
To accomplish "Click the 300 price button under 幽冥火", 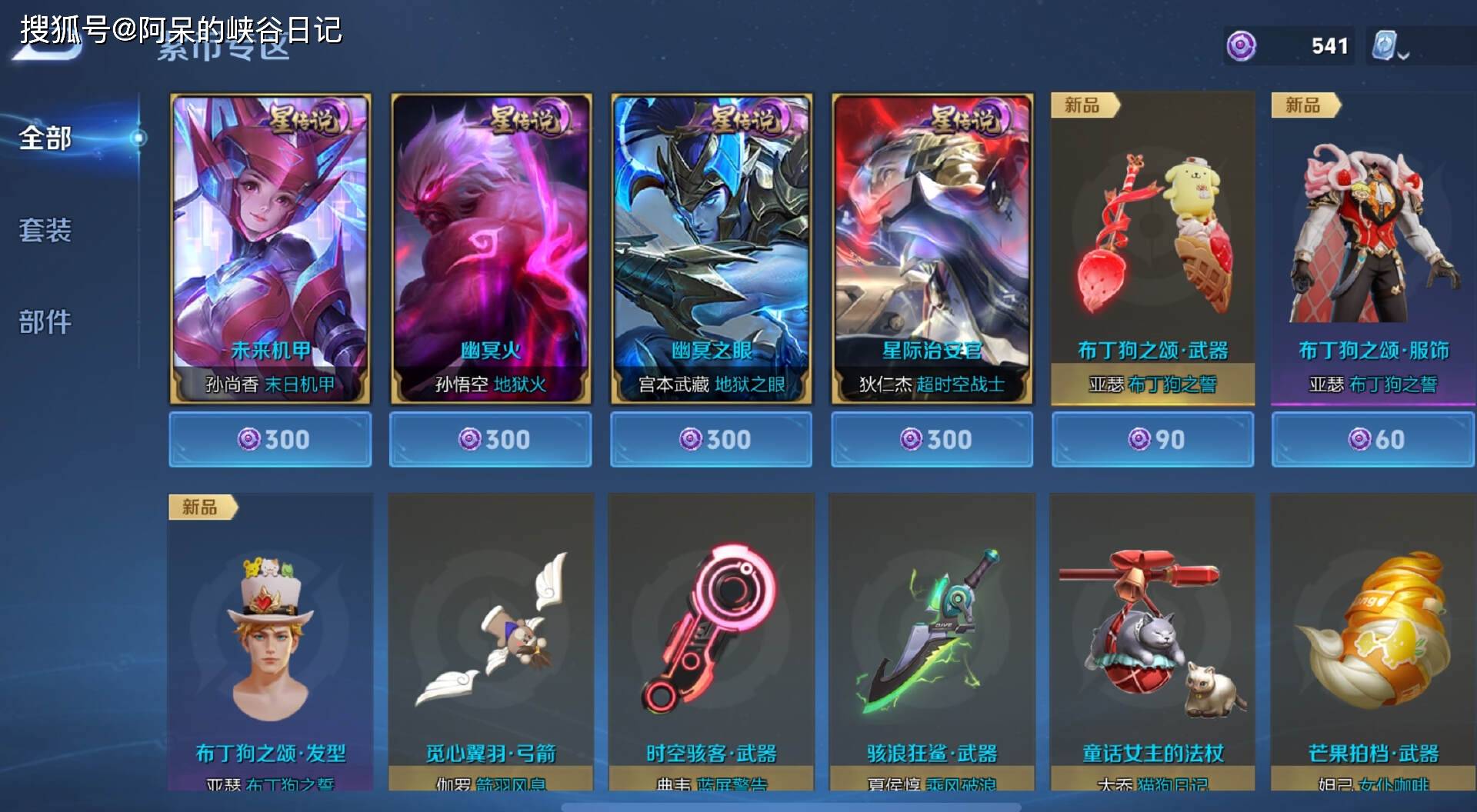I will pyautogui.click(x=491, y=439).
